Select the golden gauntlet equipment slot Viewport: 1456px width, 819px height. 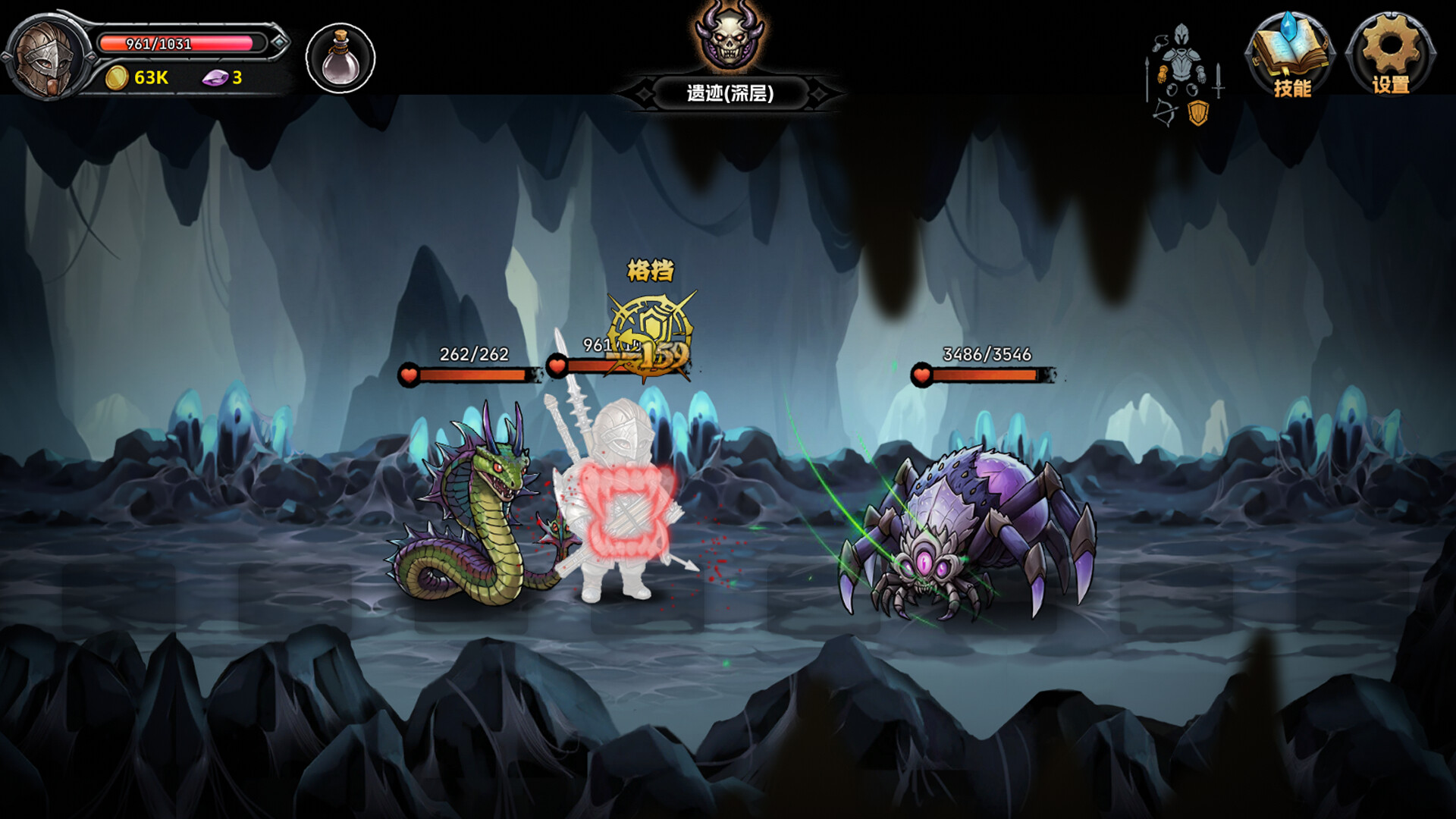coord(1163,74)
